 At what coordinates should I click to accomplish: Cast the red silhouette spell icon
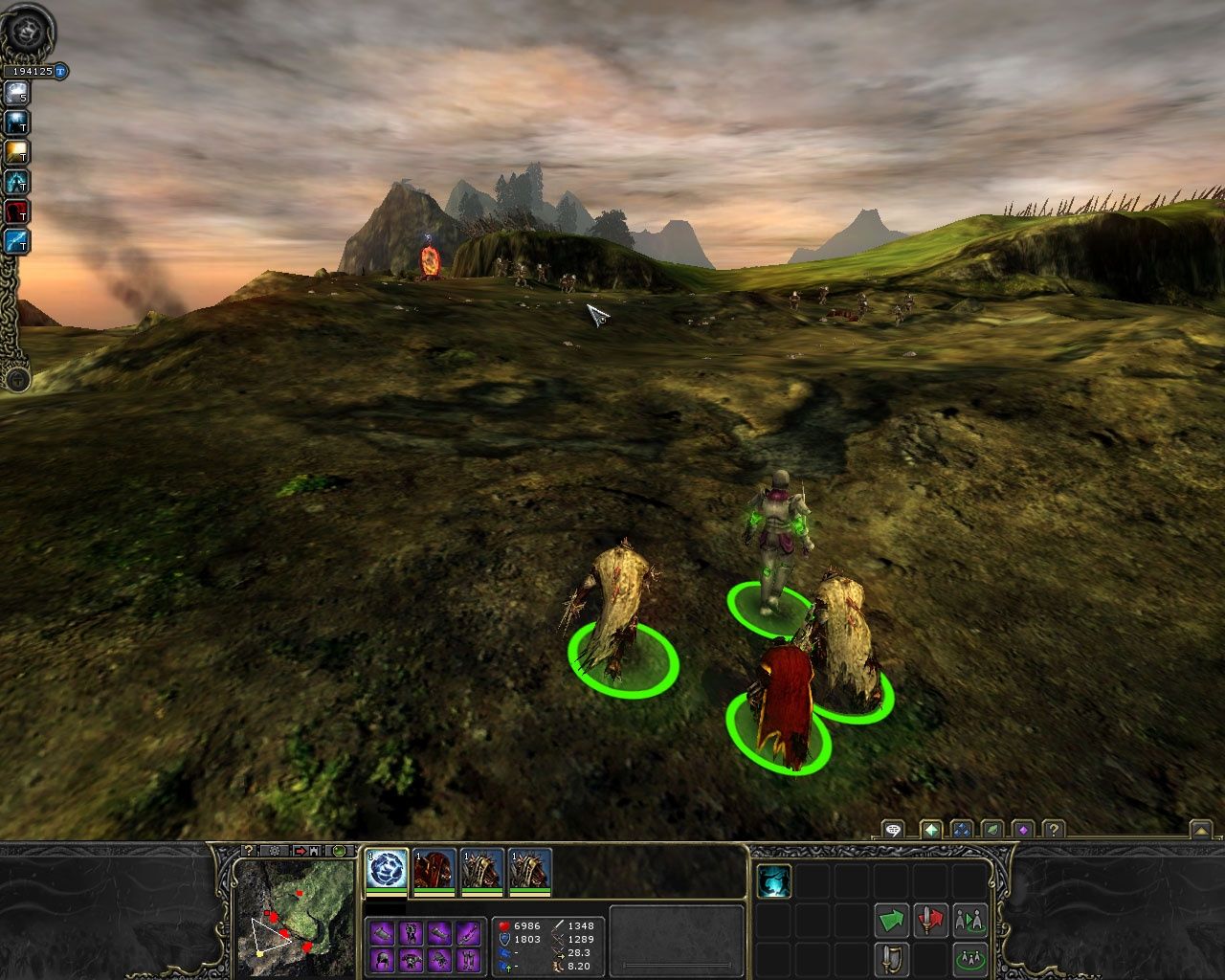point(16,212)
